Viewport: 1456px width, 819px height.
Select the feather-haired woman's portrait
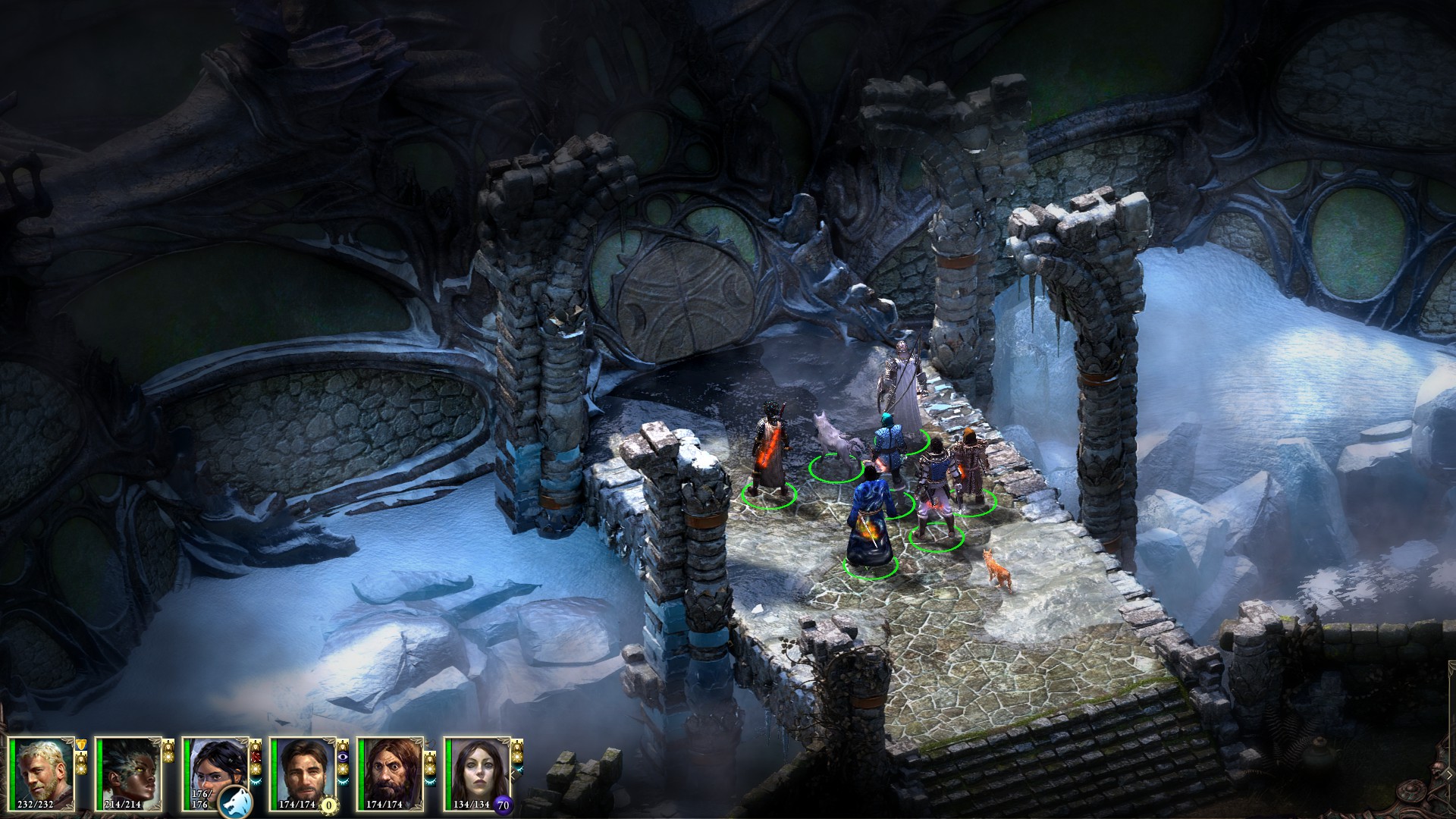coord(131,772)
